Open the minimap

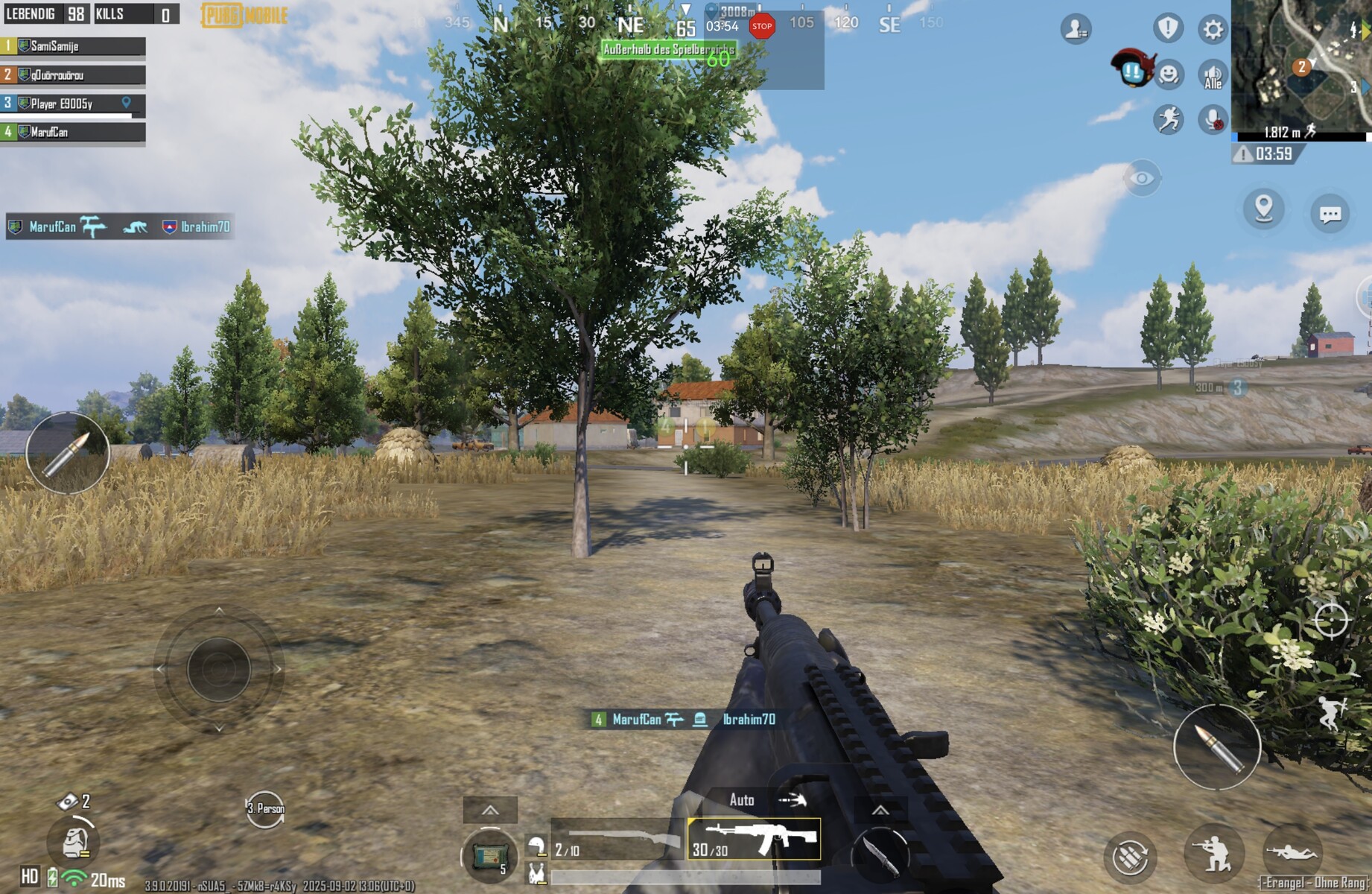[x=1301, y=67]
